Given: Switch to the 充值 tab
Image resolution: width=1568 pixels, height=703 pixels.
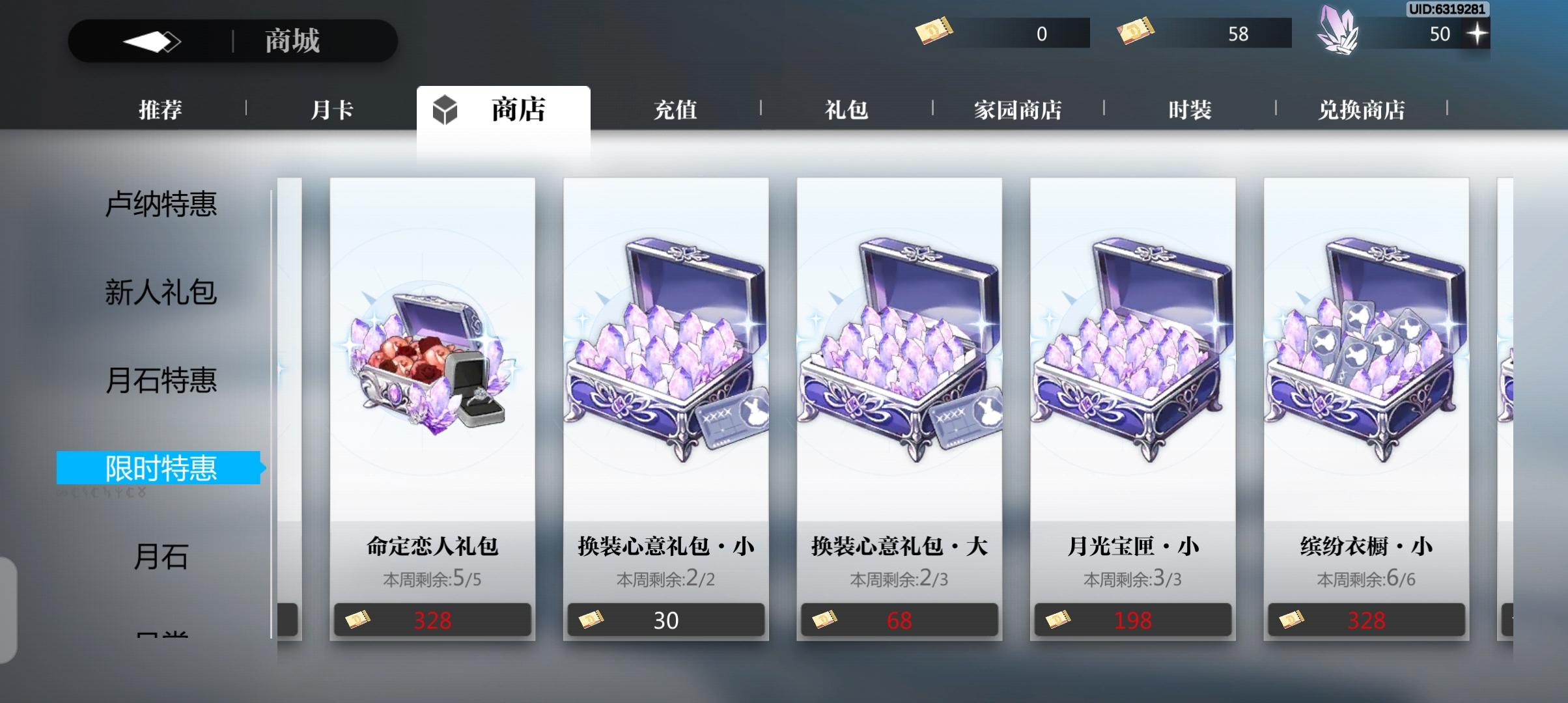Looking at the screenshot, I should point(675,110).
